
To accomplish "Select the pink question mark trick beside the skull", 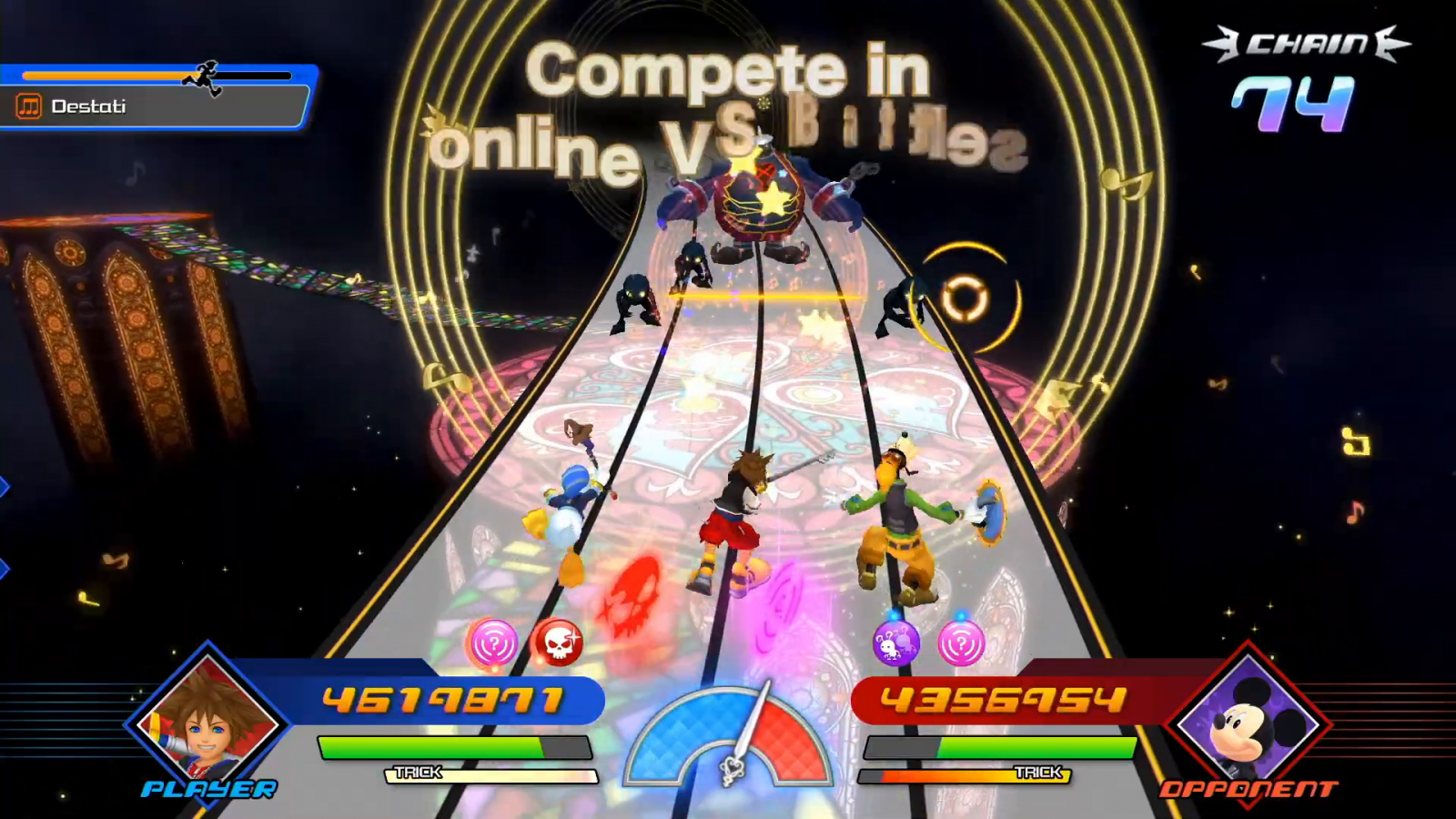I will click(492, 643).
